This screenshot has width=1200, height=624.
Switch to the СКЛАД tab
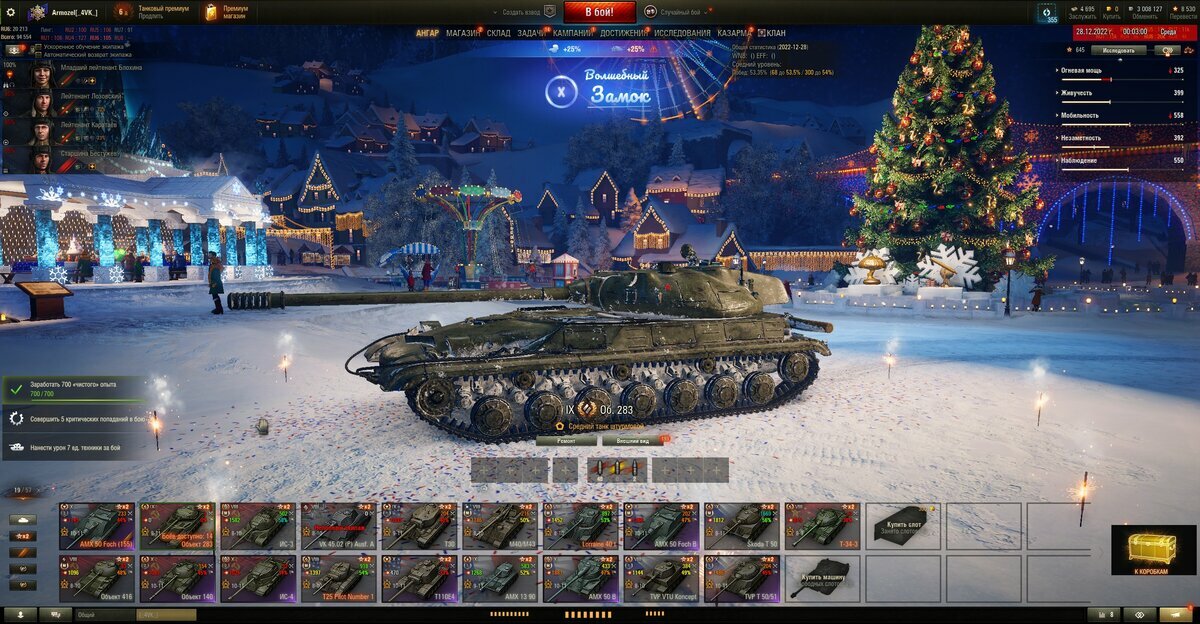[x=499, y=33]
